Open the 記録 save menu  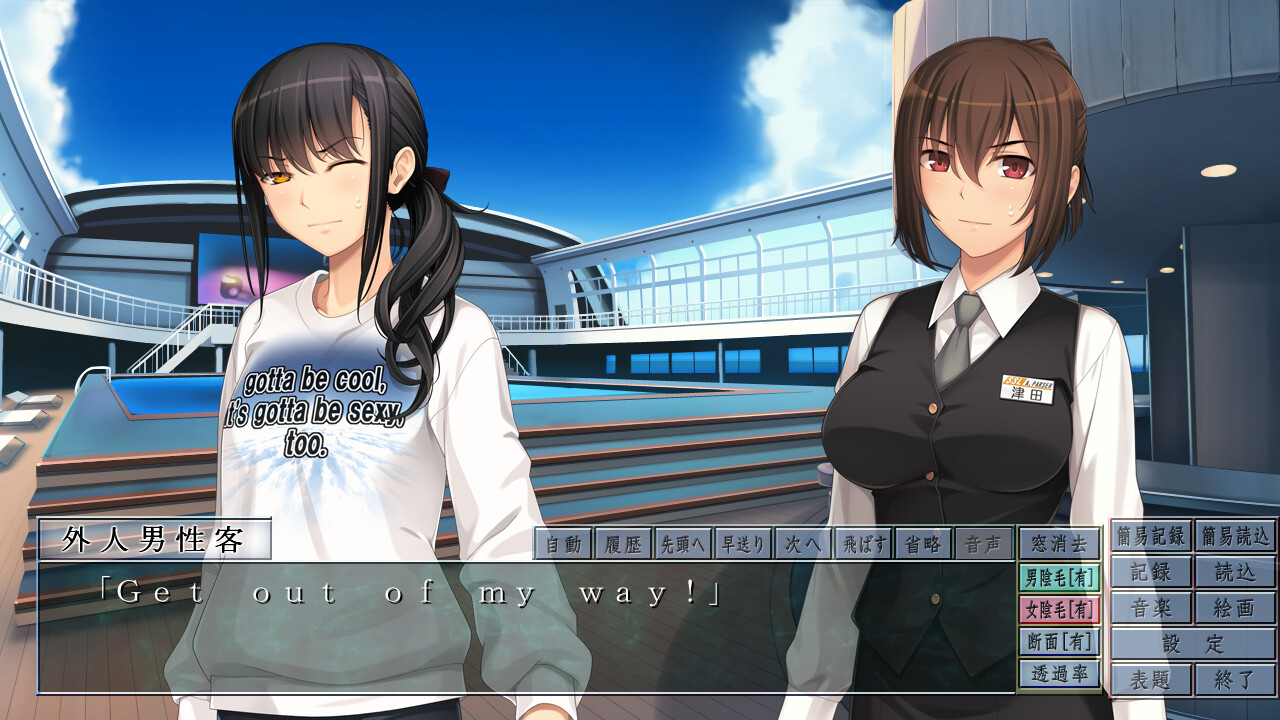tap(1151, 572)
